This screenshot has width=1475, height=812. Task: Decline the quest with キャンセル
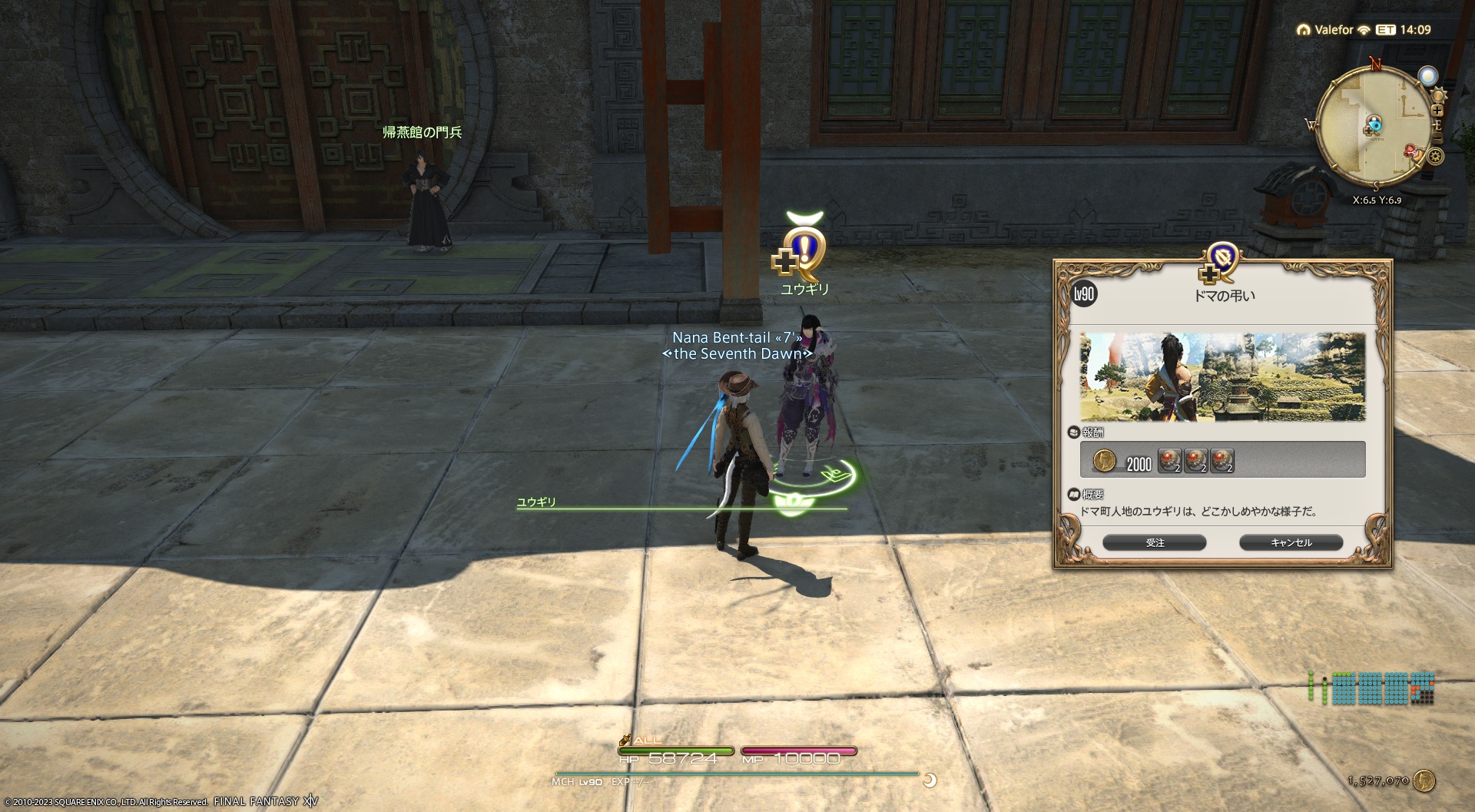click(x=1291, y=542)
